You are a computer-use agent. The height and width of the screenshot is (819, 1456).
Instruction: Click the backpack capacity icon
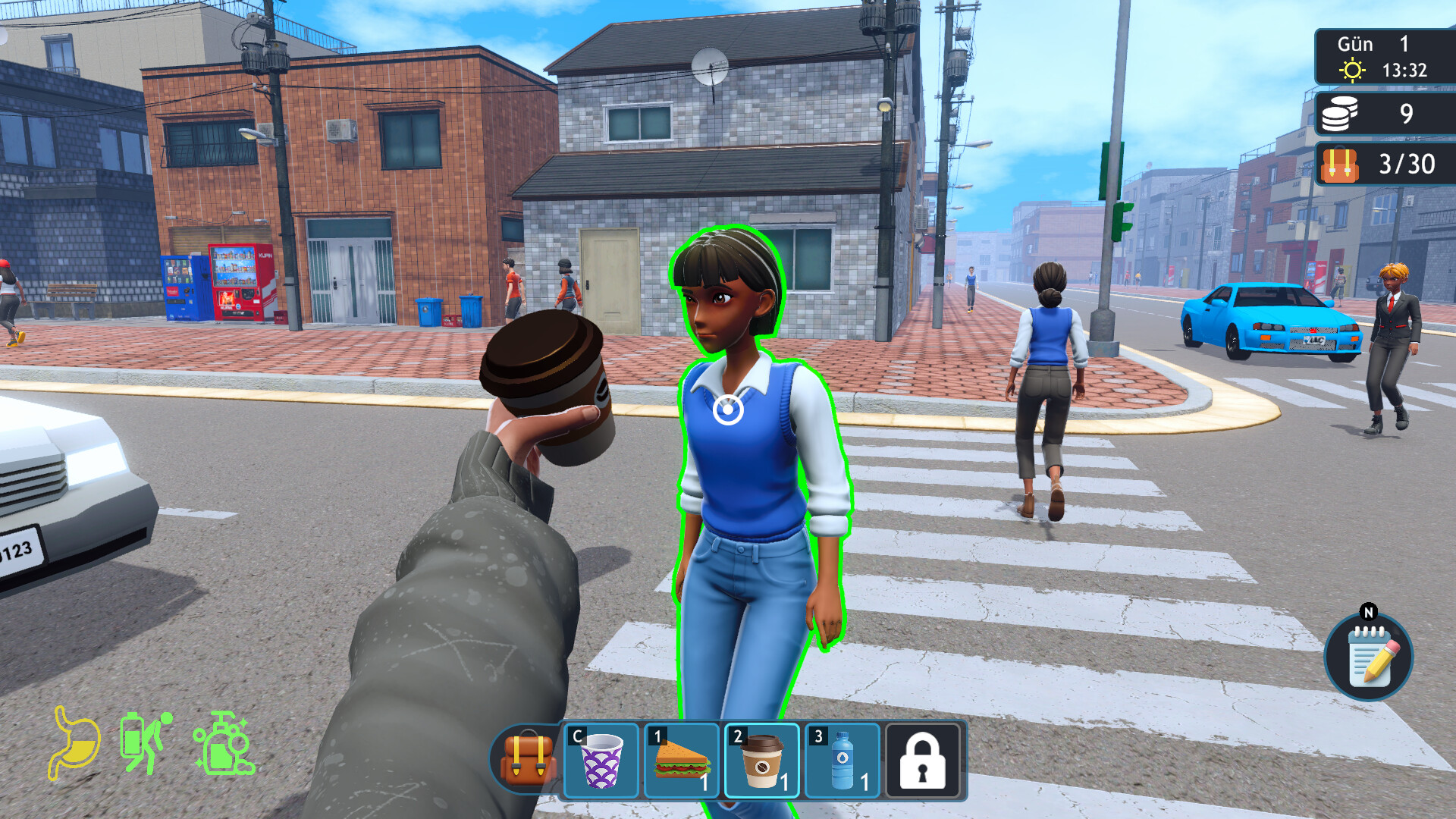click(1339, 165)
